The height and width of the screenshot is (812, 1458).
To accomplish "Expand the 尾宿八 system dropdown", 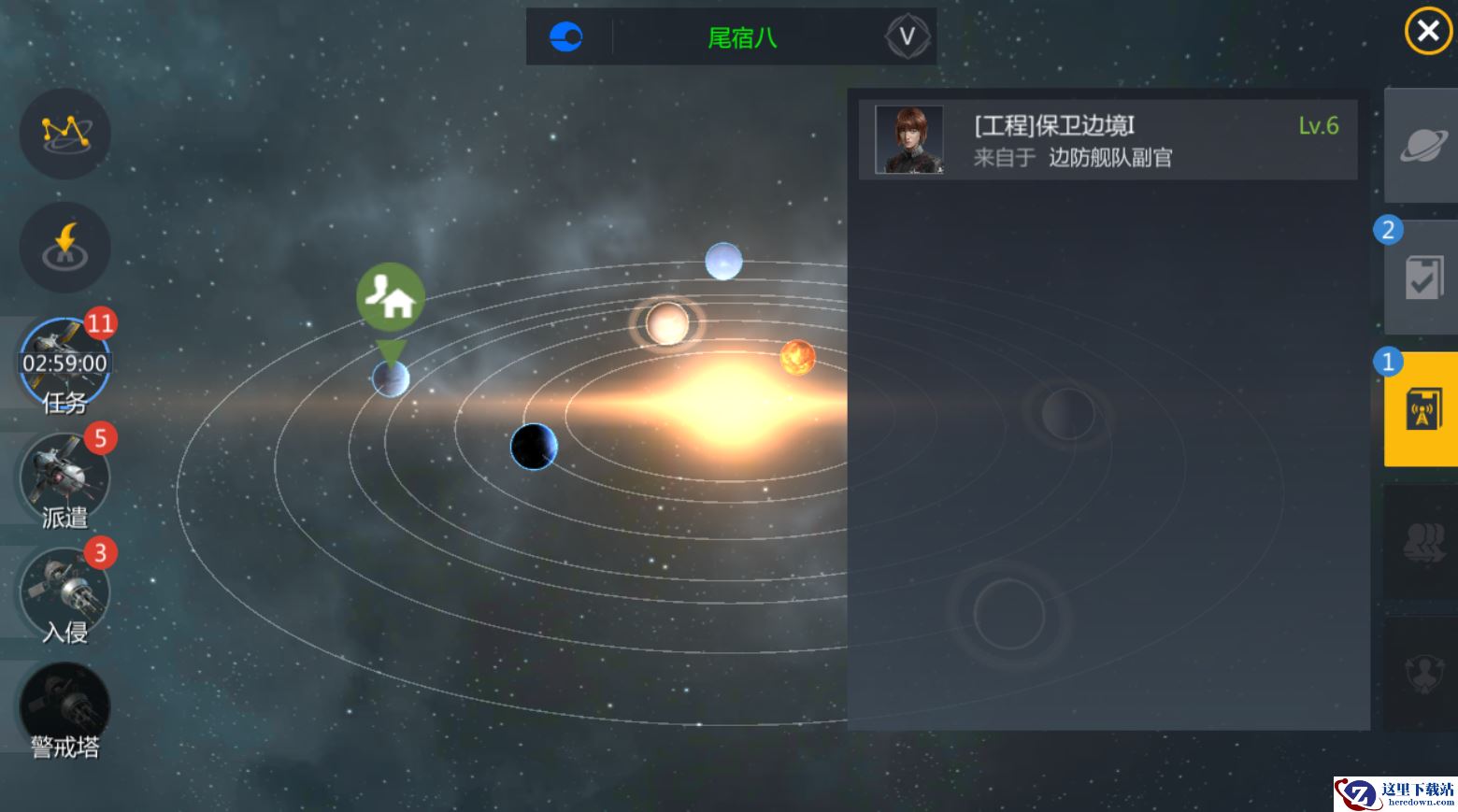I will (906, 37).
